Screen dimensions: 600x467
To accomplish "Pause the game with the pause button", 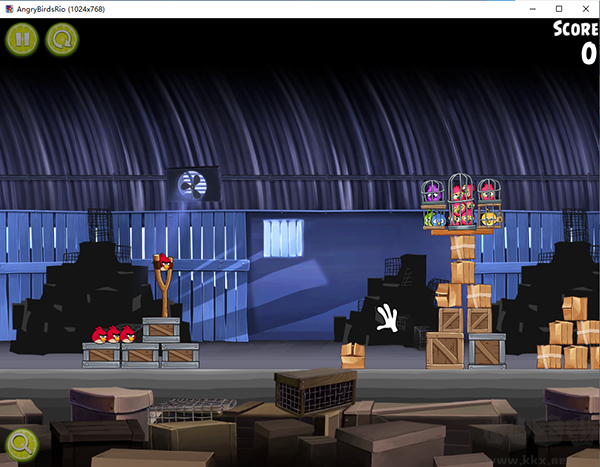I will click(x=20, y=40).
